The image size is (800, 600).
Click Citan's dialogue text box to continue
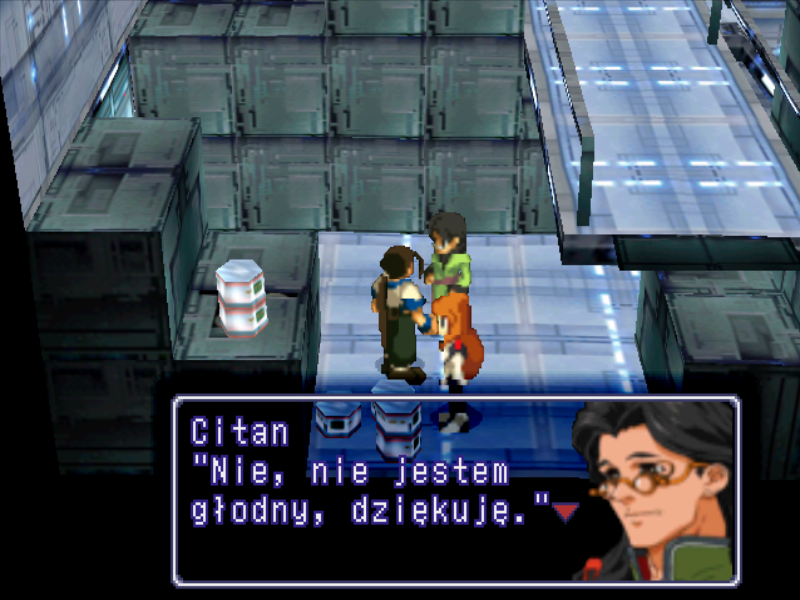click(x=380, y=489)
